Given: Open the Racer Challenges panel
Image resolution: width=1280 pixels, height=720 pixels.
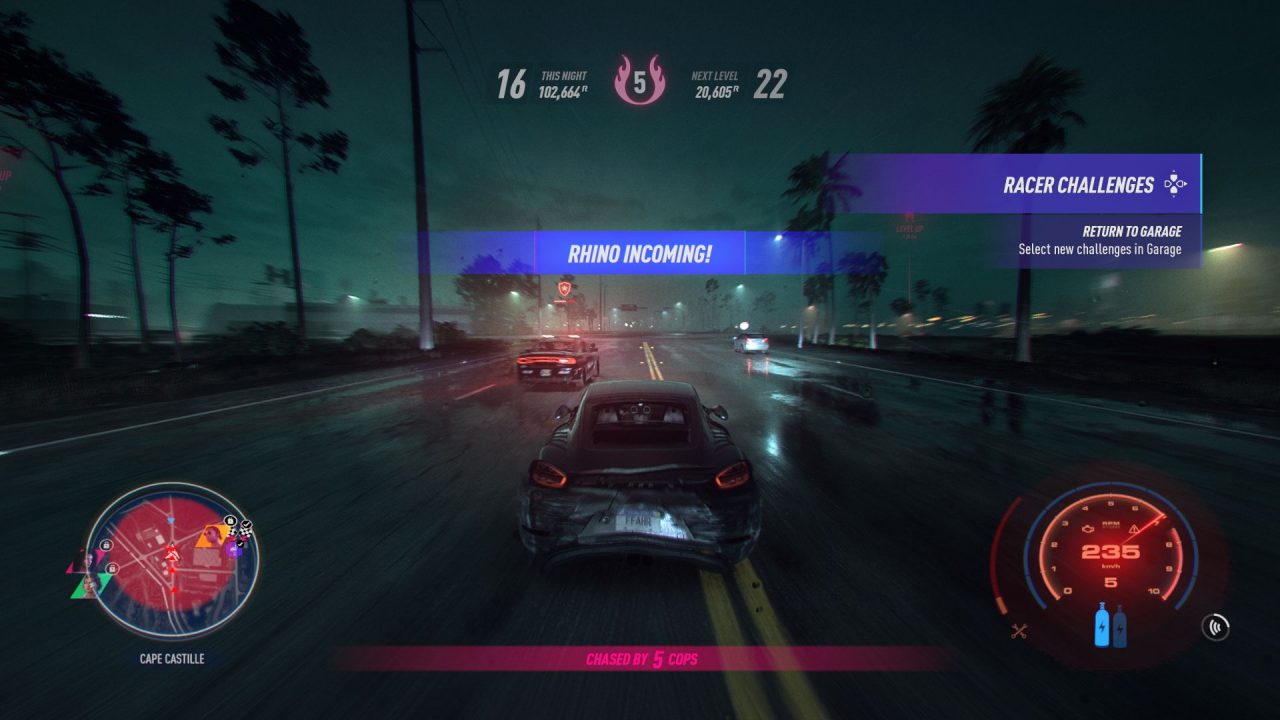Looking at the screenshot, I should point(1078,184).
